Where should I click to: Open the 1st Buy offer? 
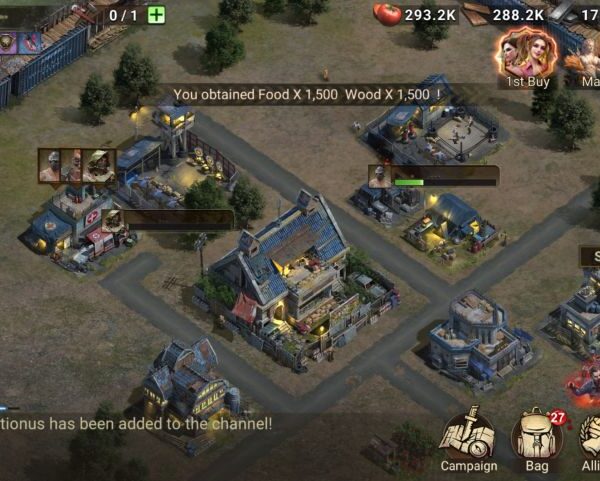pyautogui.click(x=526, y=56)
